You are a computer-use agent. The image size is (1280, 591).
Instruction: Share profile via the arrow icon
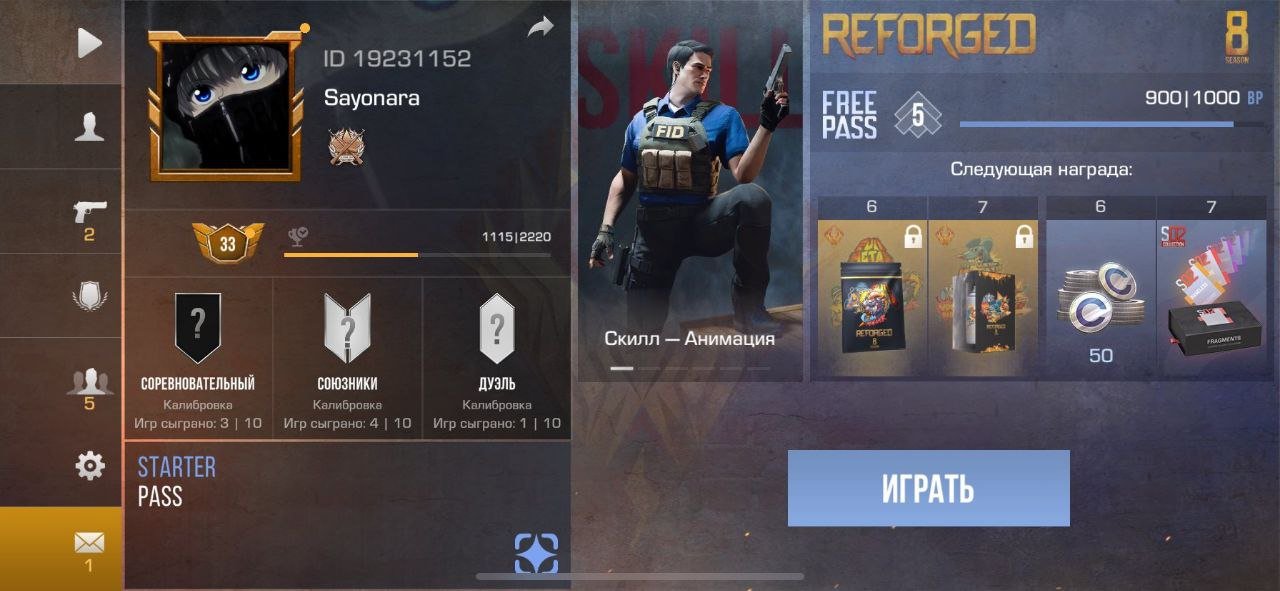[540, 28]
